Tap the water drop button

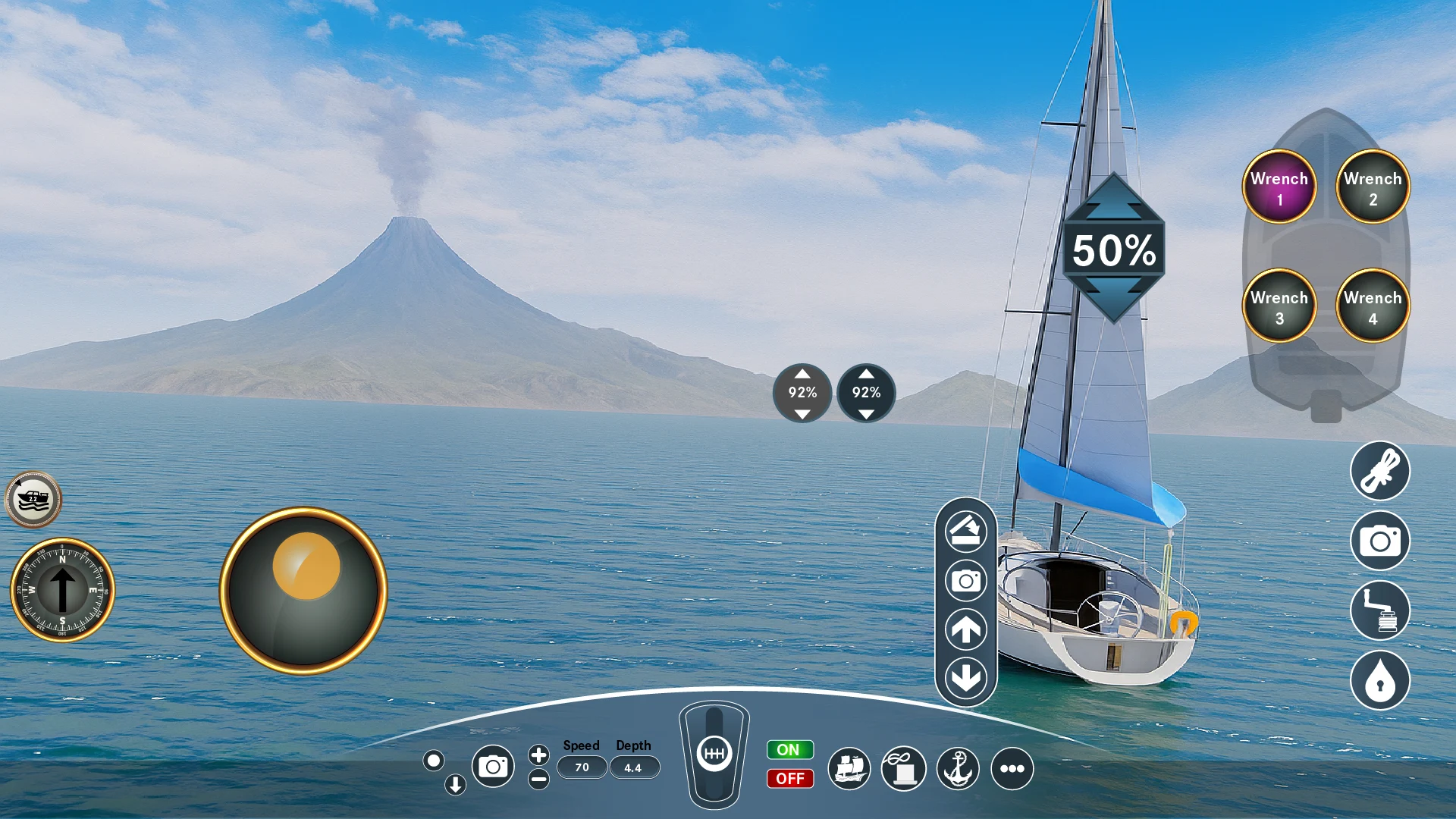[1380, 680]
